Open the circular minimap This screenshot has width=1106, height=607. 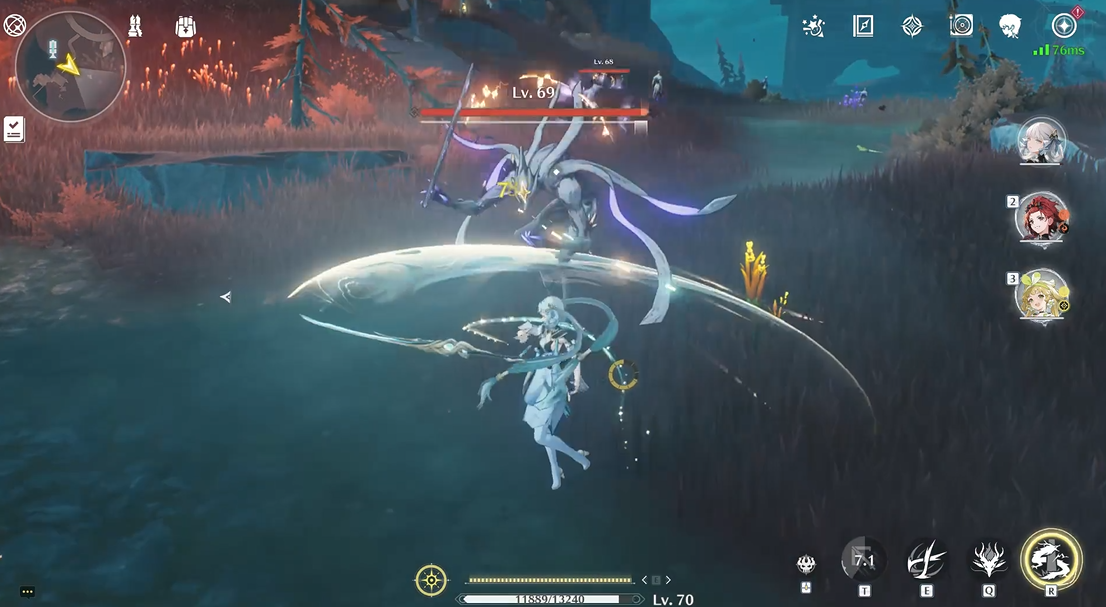[70, 66]
